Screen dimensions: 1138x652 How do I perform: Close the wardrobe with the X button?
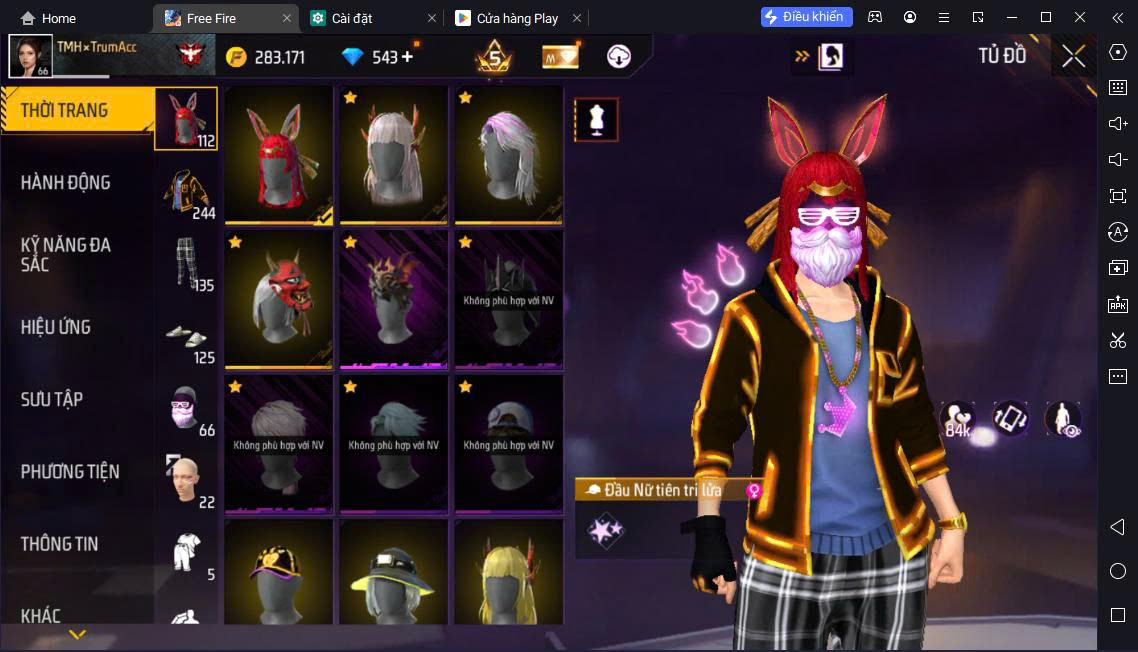tap(1074, 56)
